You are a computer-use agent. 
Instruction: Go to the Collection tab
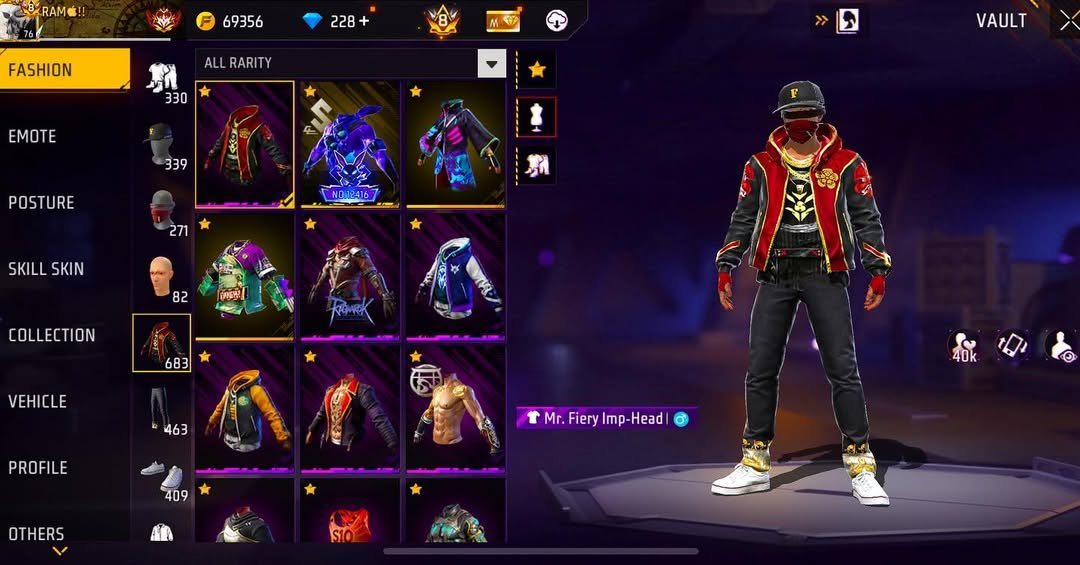click(52, 336)
